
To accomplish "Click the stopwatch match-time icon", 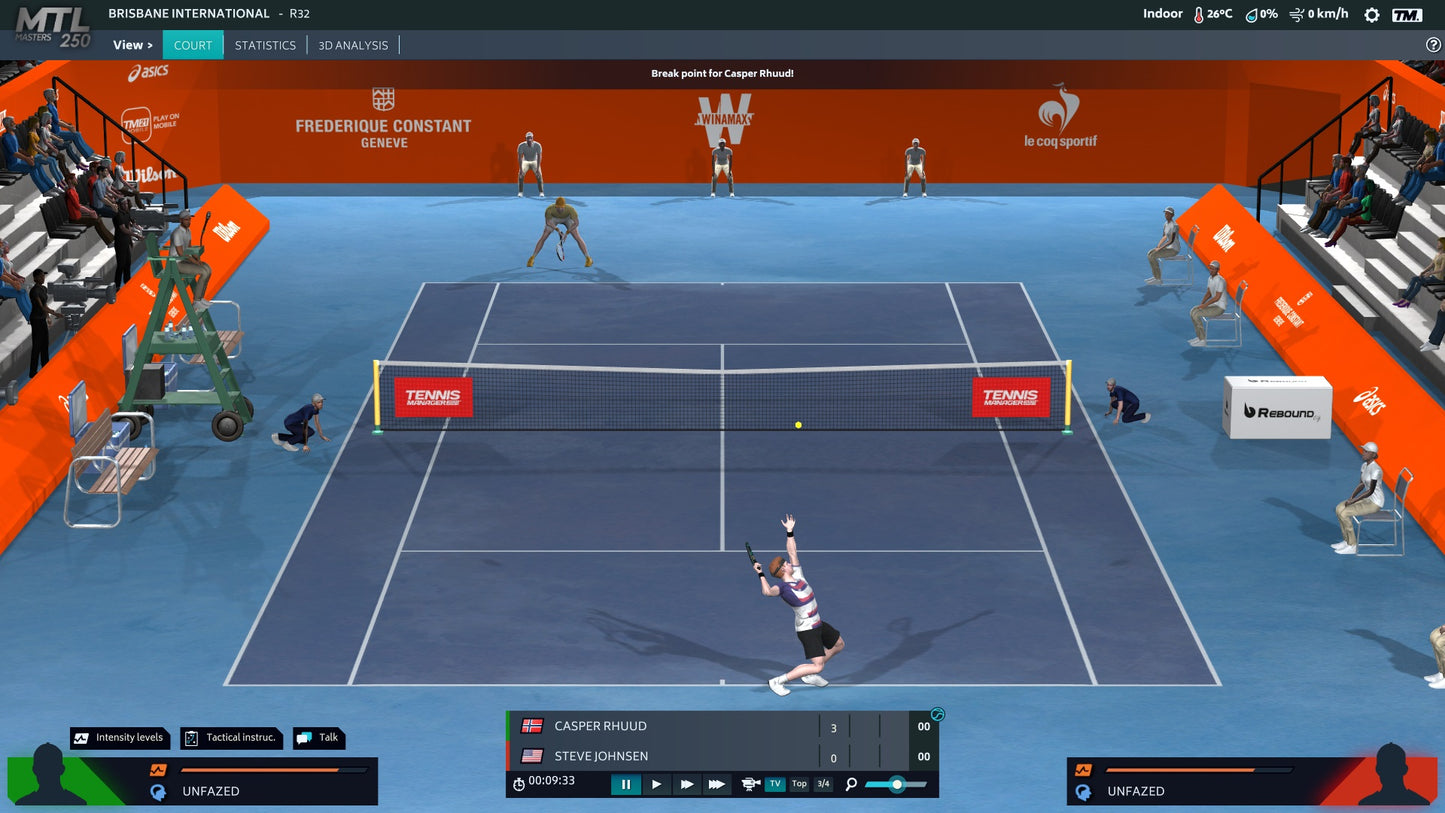I will 517,785.
